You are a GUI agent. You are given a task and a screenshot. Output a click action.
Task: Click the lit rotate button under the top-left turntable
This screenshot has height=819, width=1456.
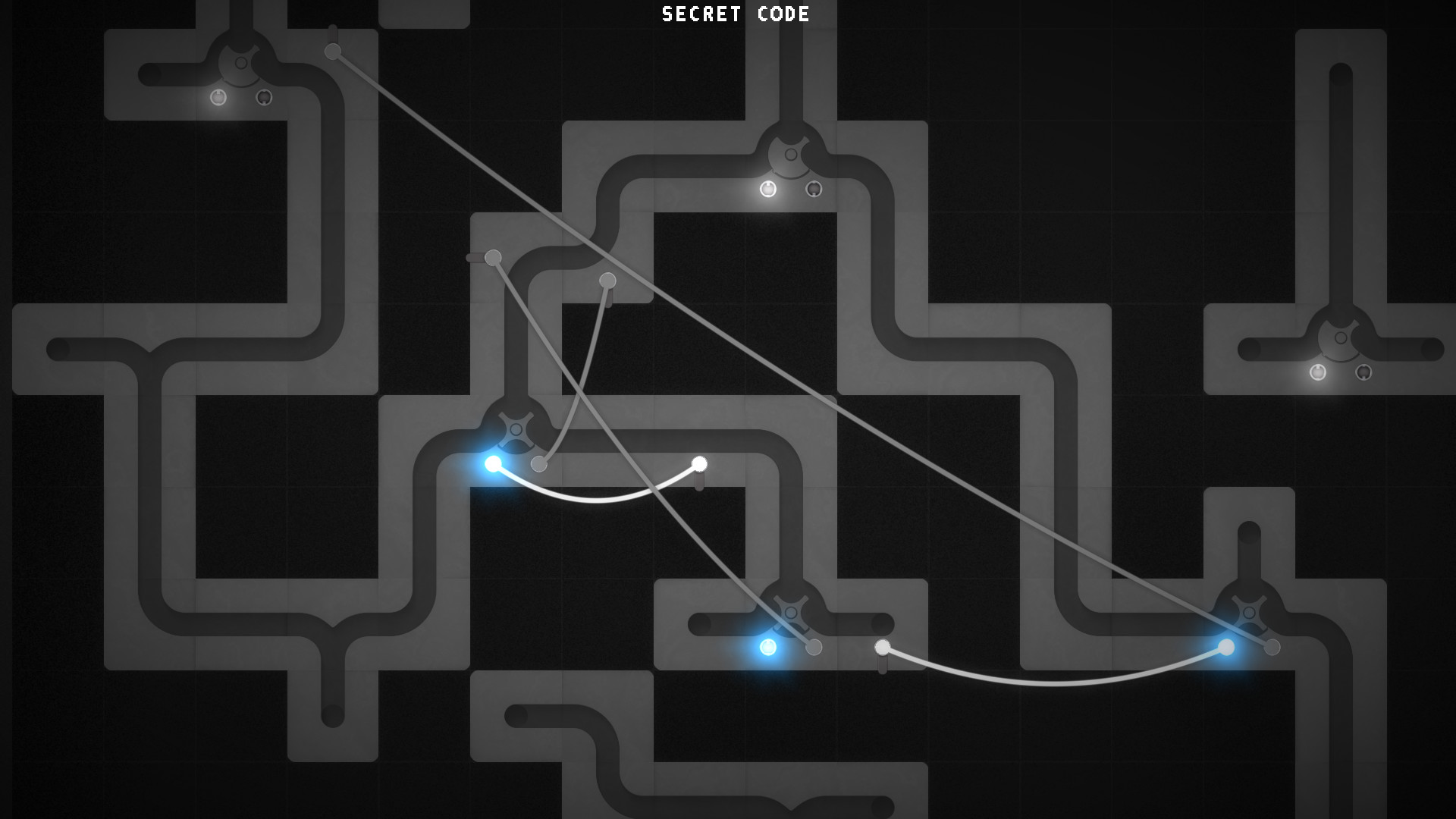(x=219, y=99)
